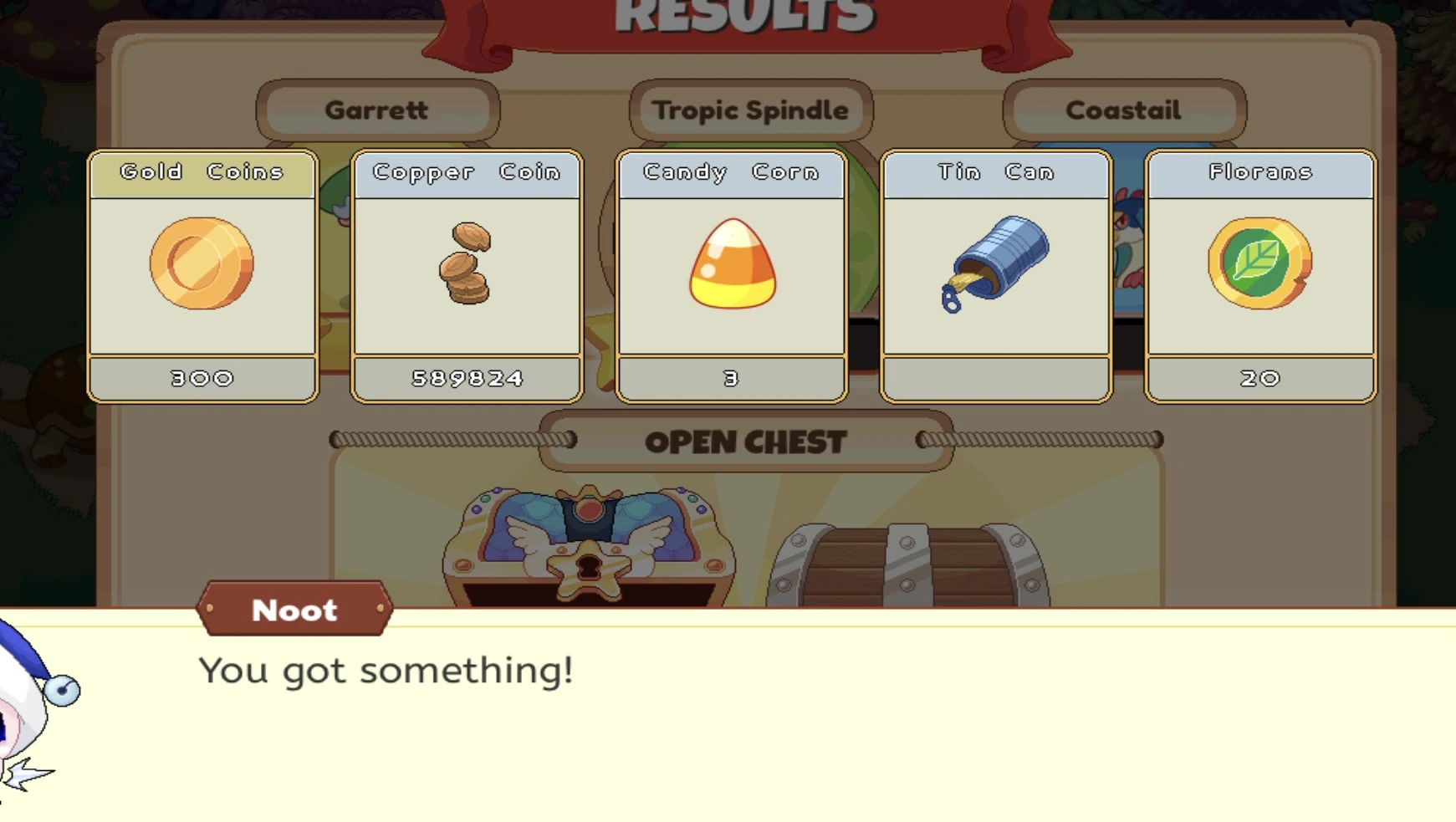Toggle the Tin Can card selection
This screenshot has width=1456, height=822.
(x=996, y=276)
